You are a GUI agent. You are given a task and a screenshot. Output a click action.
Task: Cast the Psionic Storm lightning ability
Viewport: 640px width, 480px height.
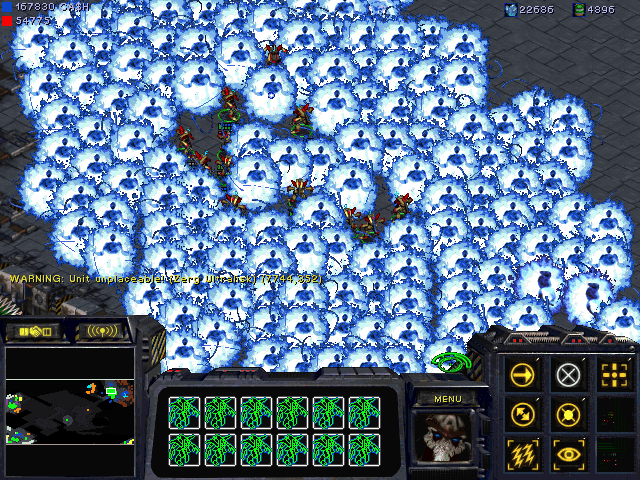(525, 453)
